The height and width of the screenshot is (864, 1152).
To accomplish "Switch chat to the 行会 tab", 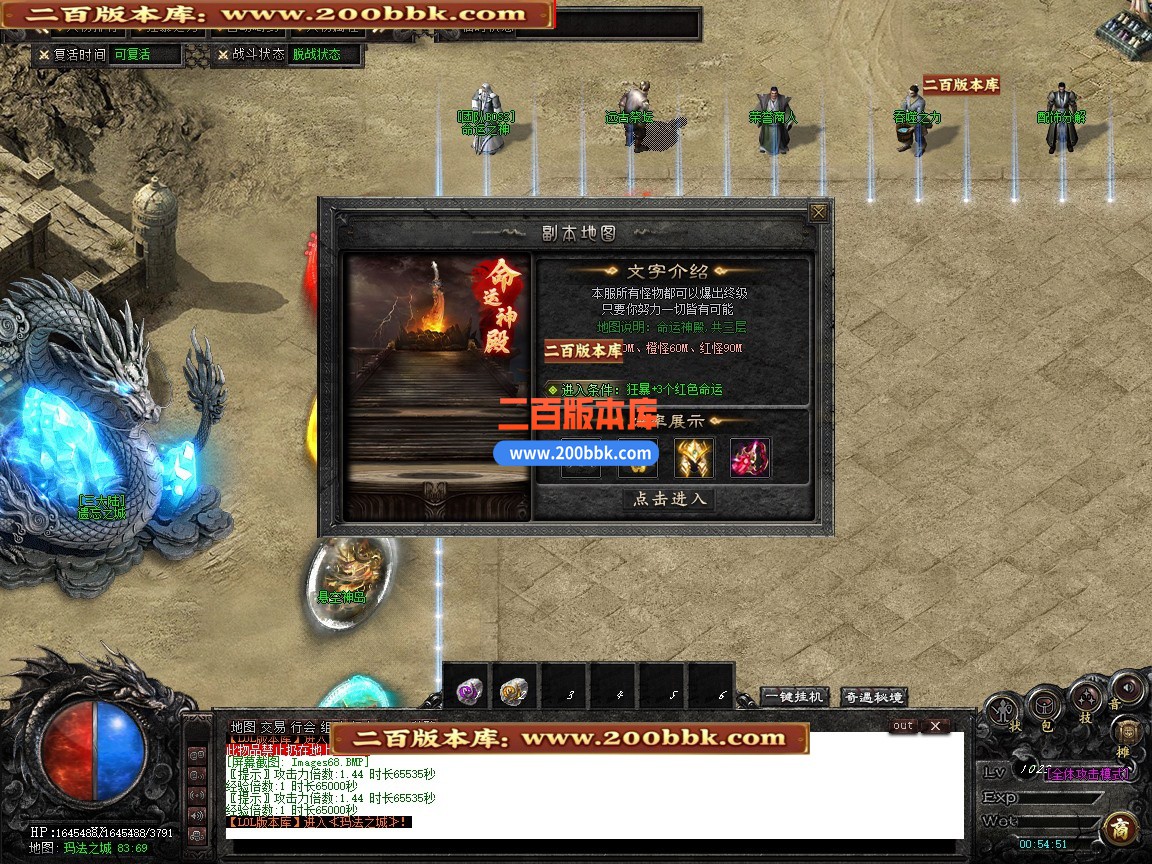I will (303, 727).
